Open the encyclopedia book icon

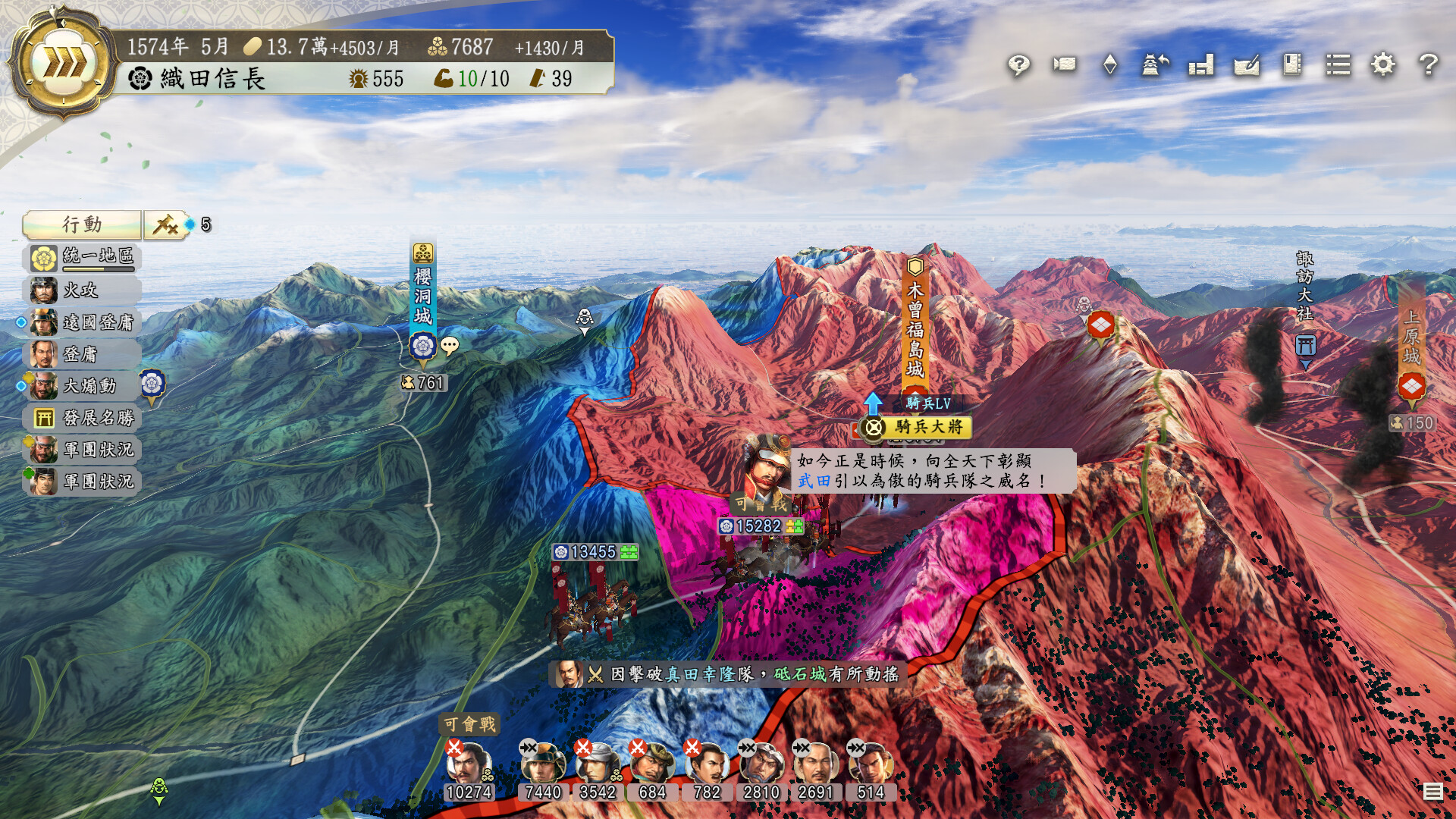[x=1291, y=66]
